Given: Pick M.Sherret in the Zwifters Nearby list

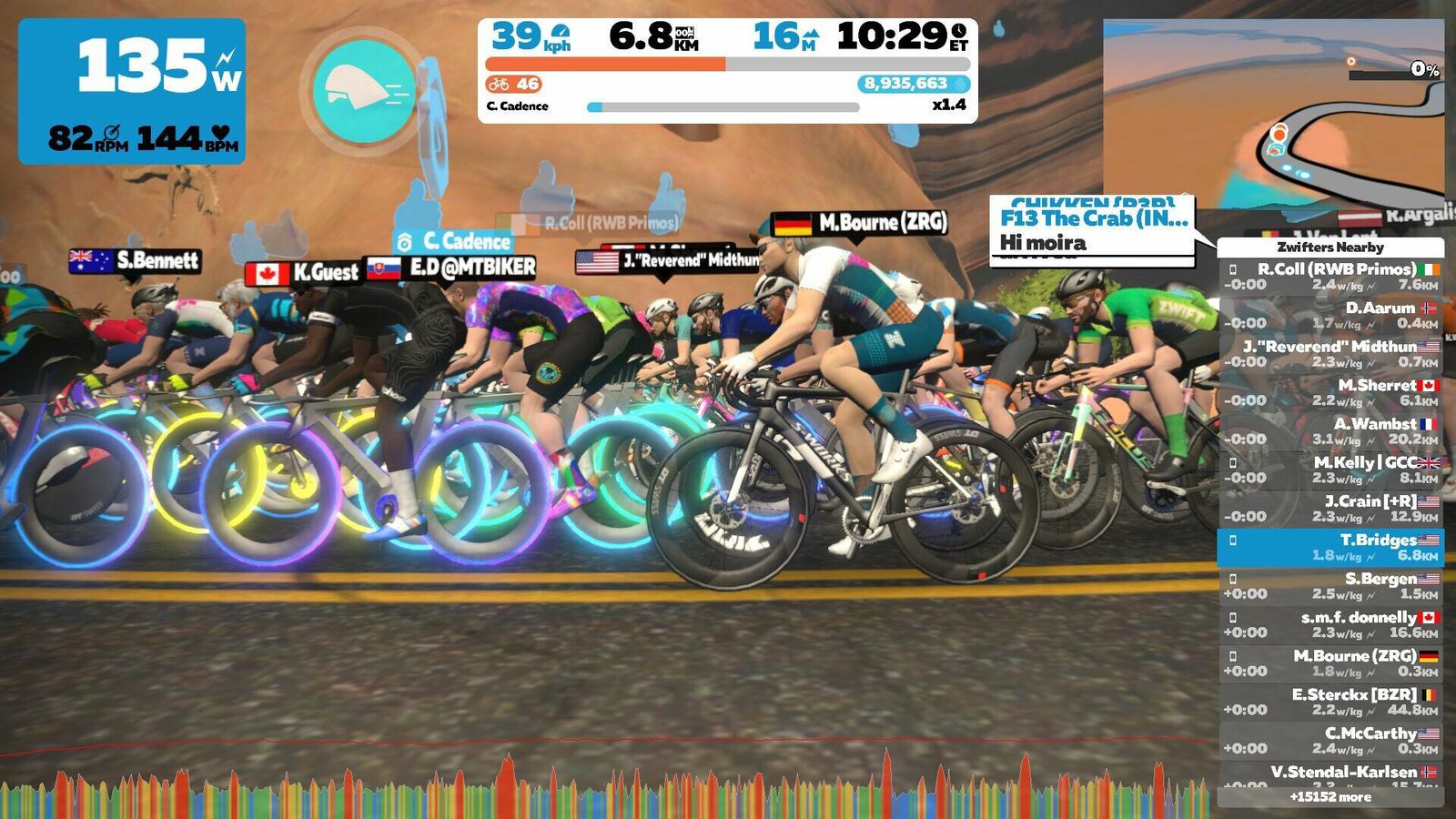Looking at the screenshot, I should click(1330, 392).
